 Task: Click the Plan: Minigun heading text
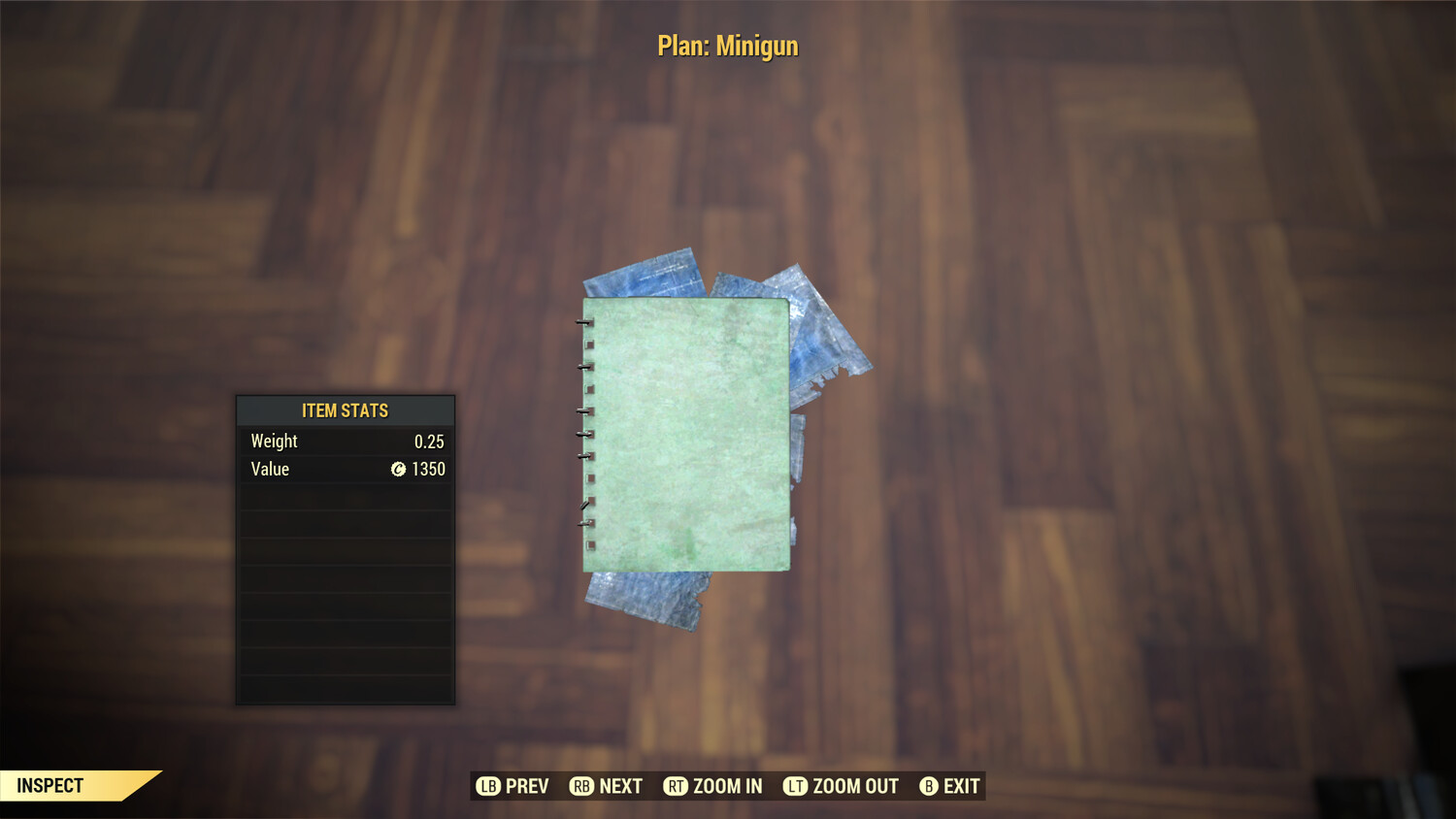pyautogui.click(x=727, y=45)
